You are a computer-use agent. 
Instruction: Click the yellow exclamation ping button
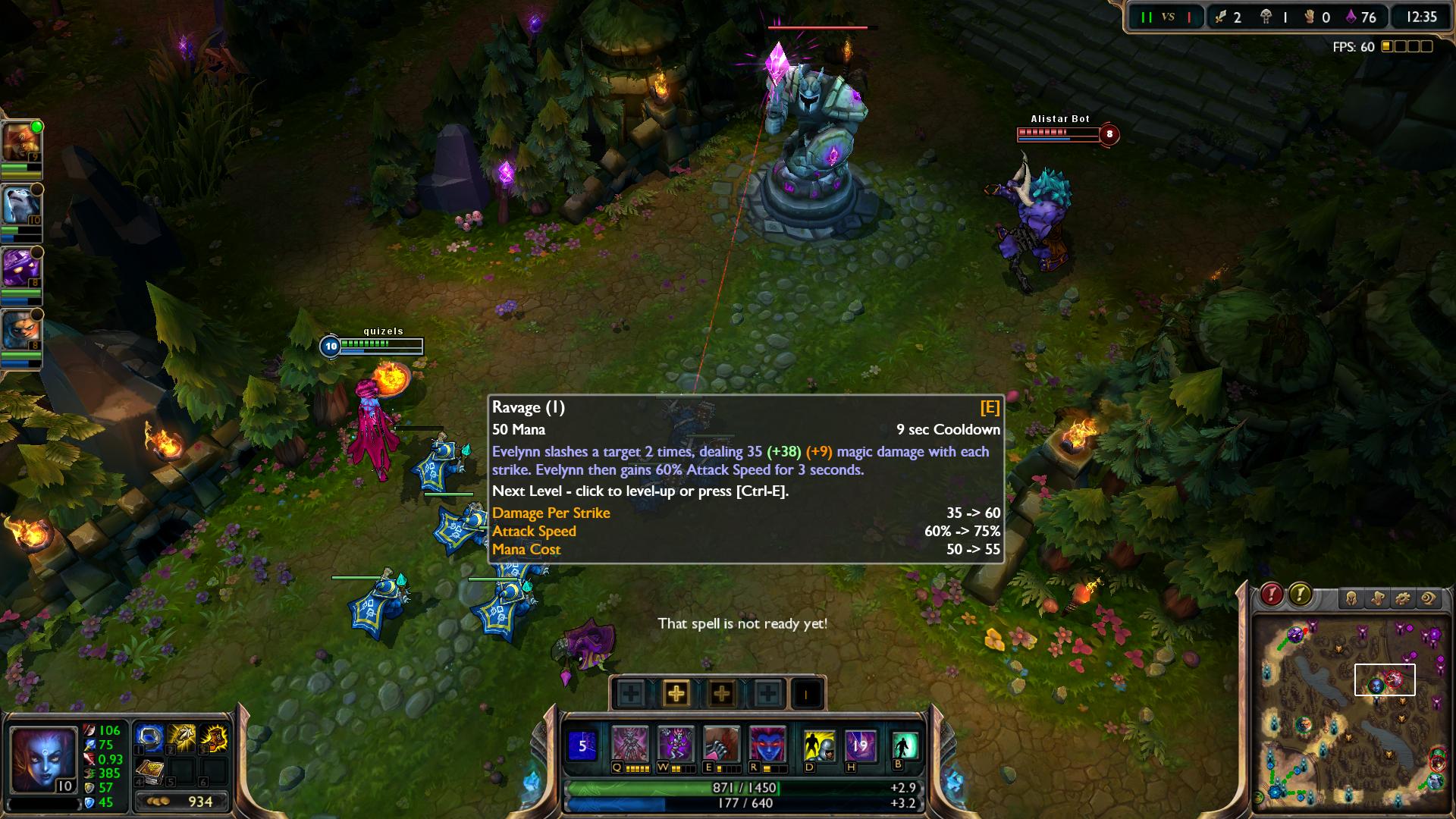point(1300,594)
